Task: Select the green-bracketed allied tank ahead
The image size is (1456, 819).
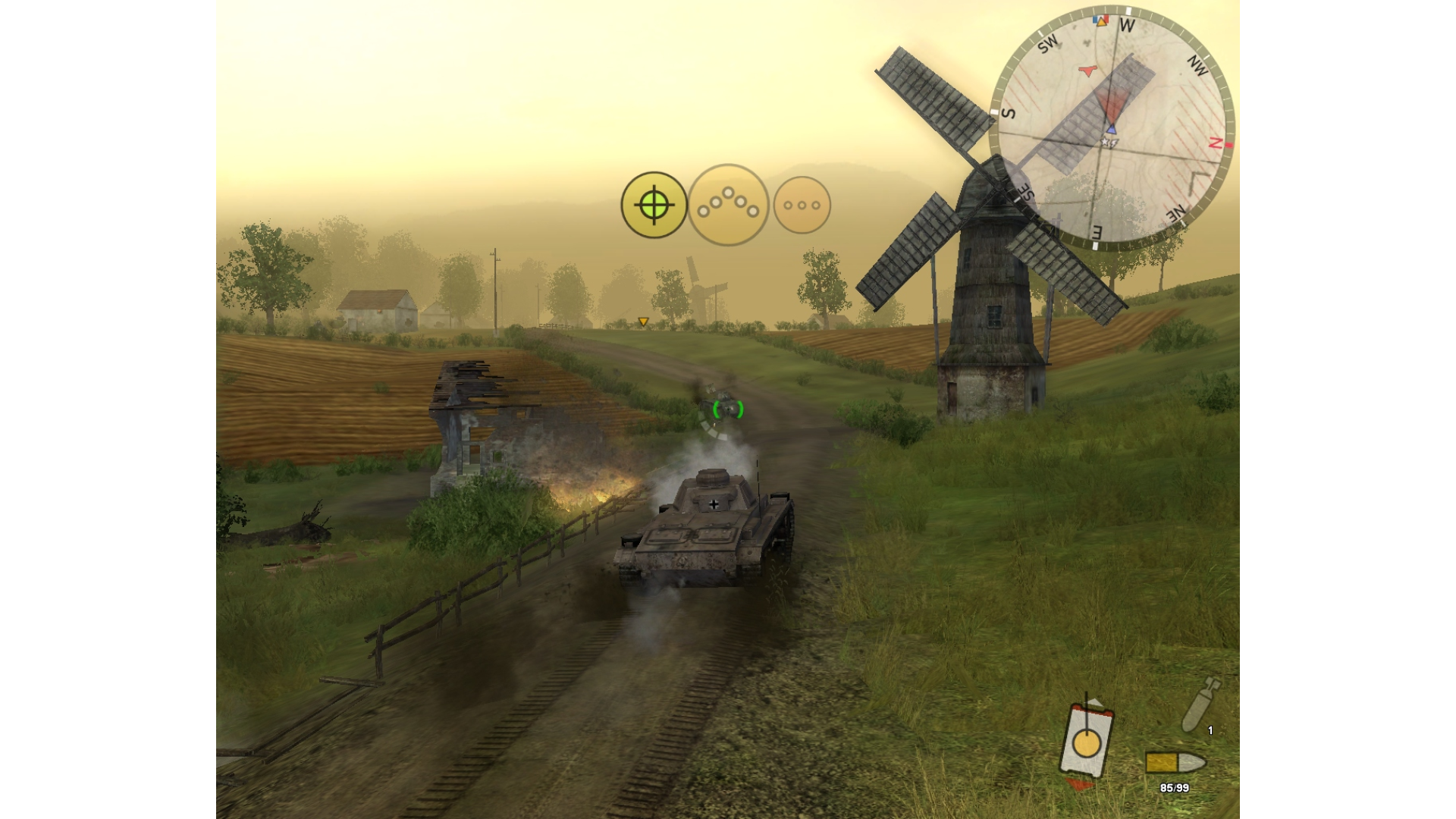Action: click(x=728, y=409)
